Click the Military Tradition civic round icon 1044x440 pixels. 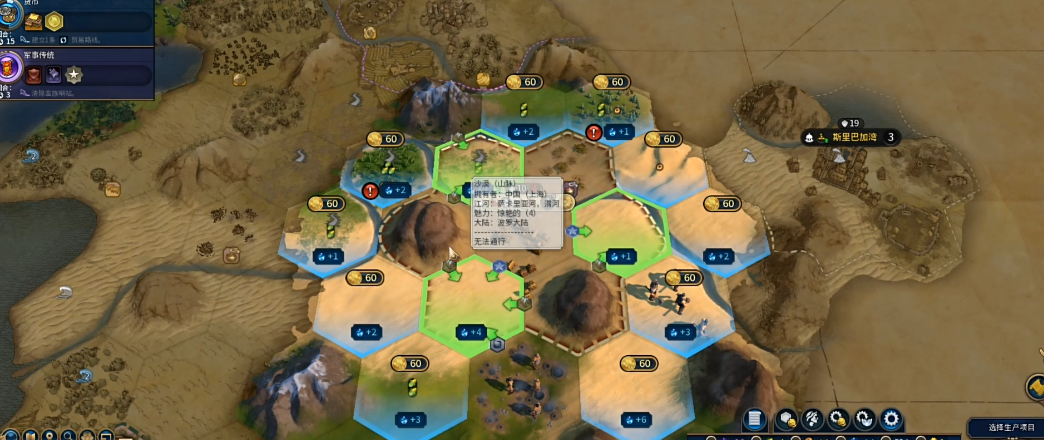9,68
